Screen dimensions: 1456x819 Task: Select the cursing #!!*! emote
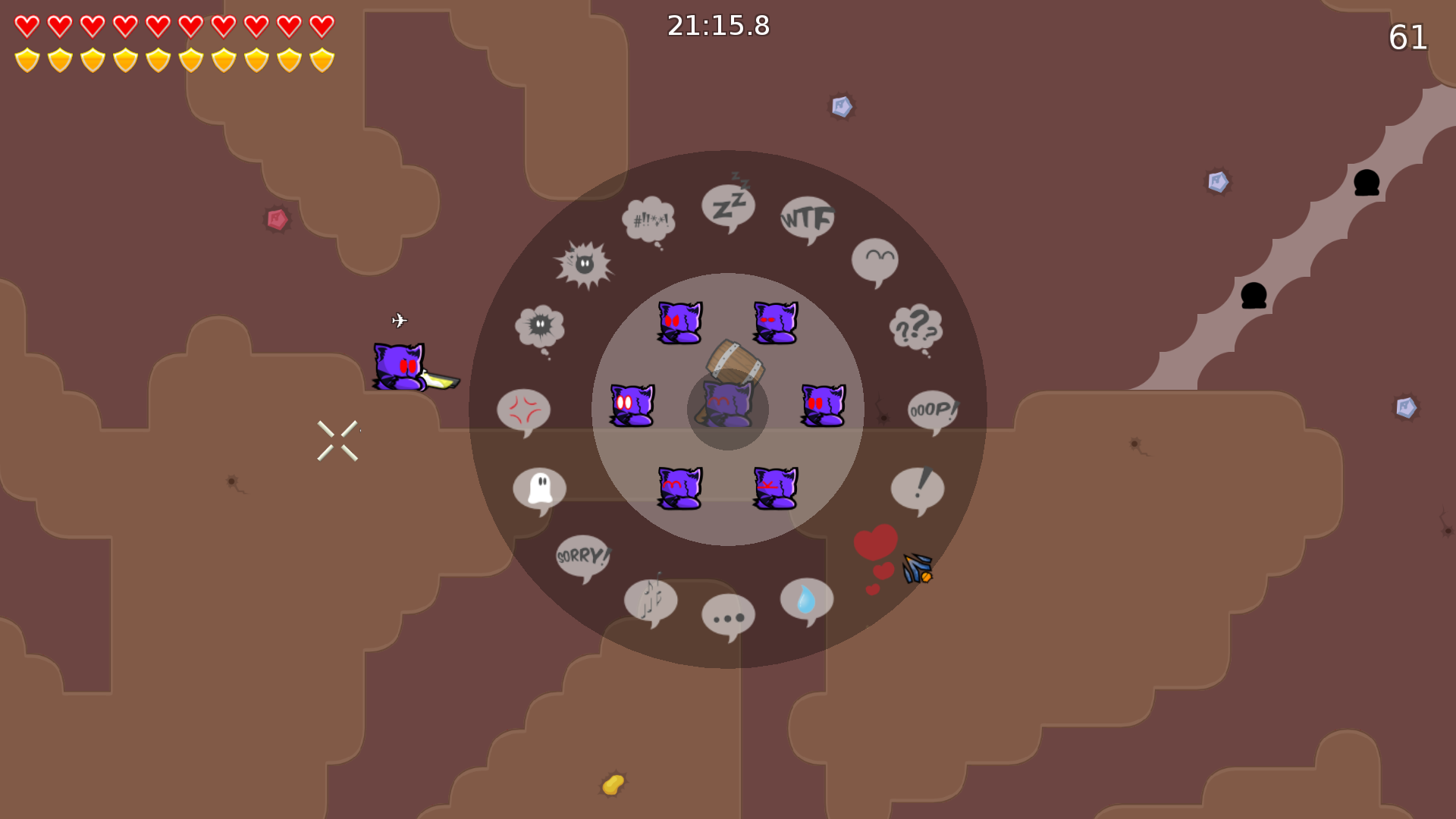(x=648, y=220)
